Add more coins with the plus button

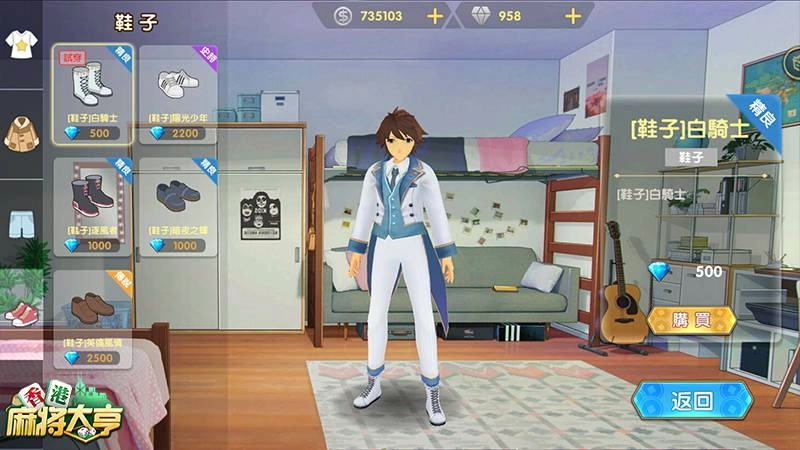pos(434,16)
